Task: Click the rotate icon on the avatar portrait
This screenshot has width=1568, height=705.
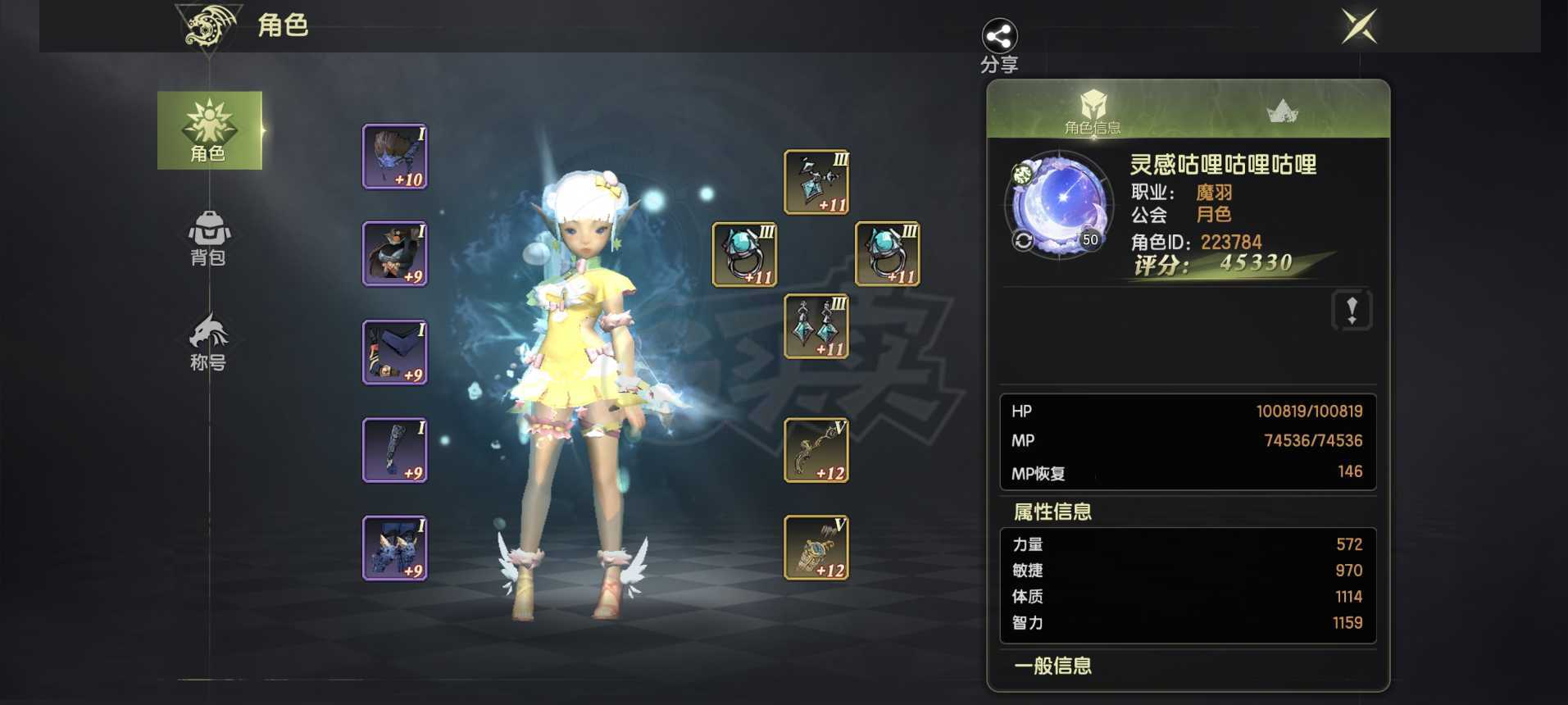Action: [x=1021, y=240]
